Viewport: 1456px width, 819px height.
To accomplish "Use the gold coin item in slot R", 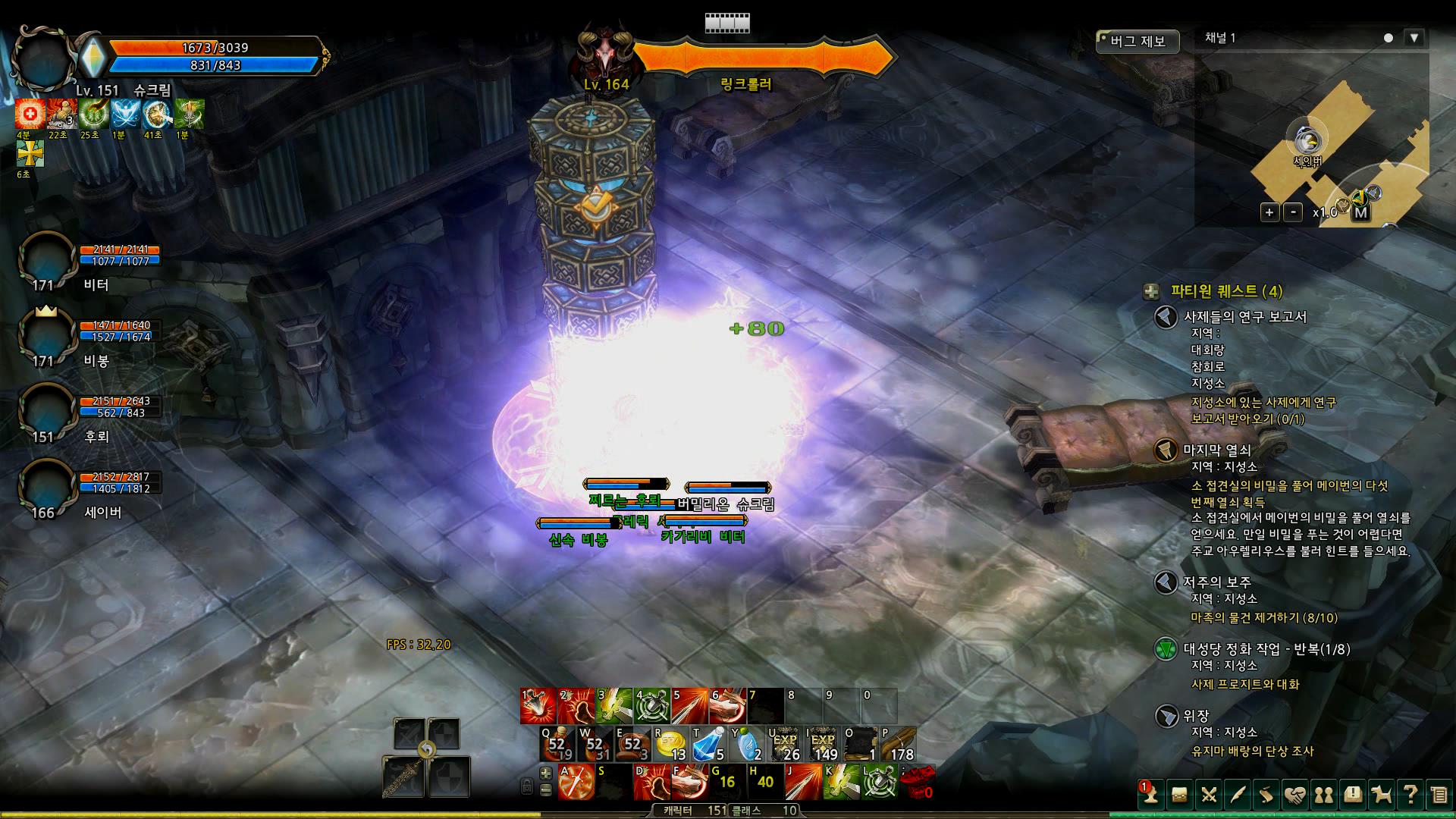I will tap(671, 744).
